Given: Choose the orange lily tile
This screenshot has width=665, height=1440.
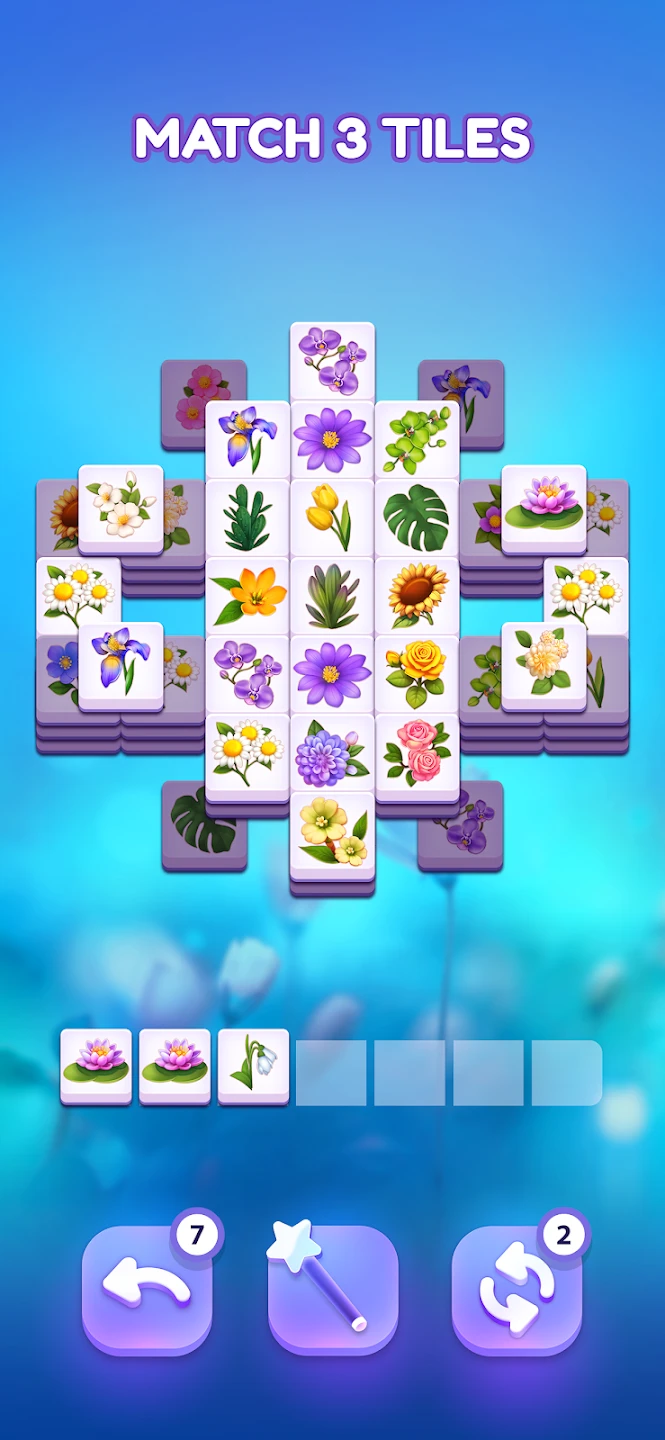Looking at the screenshot, I should (x=247, y=595).
